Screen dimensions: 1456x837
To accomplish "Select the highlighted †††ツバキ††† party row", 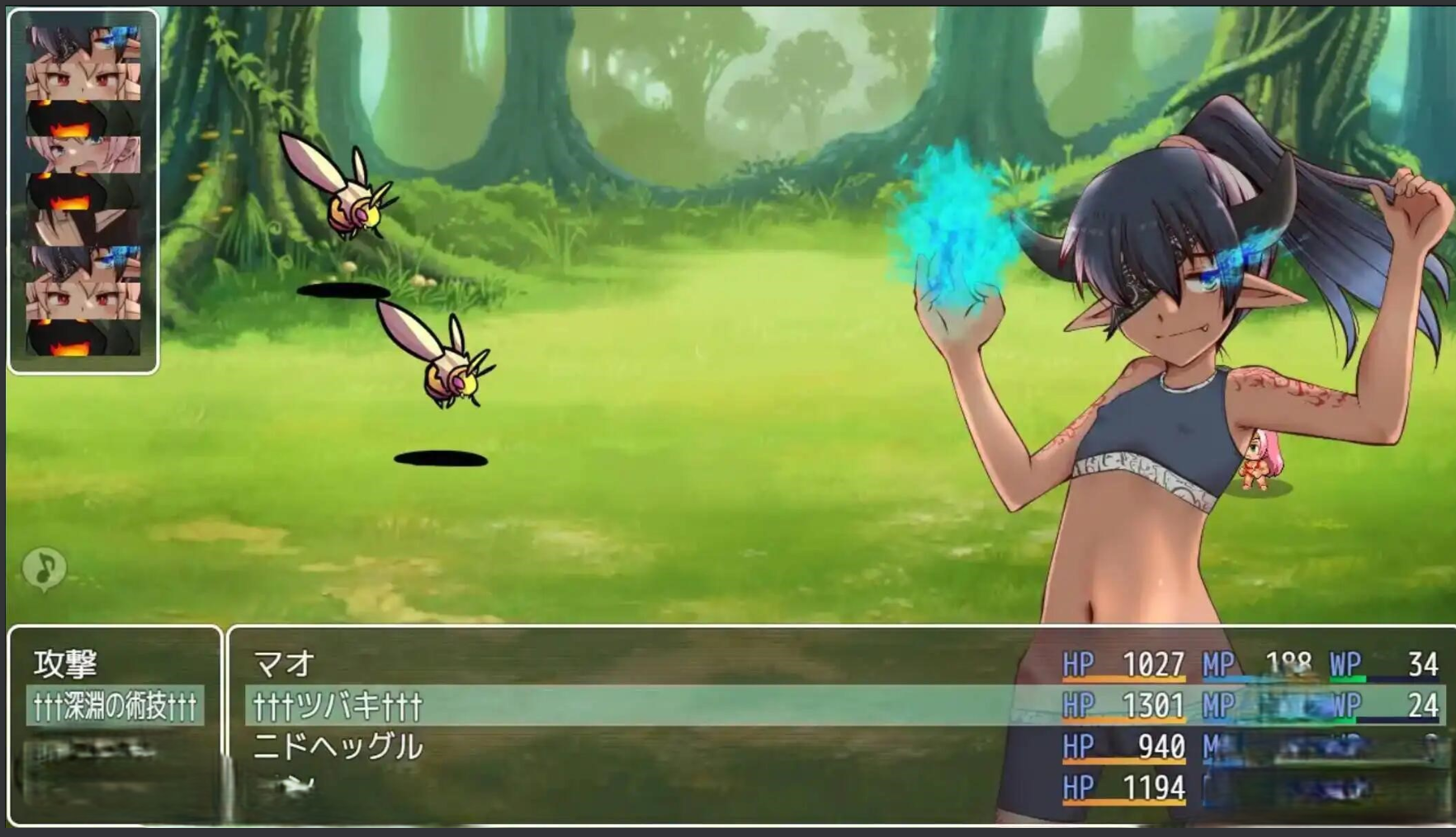I will pyautogui.click(x=338, y=706).
